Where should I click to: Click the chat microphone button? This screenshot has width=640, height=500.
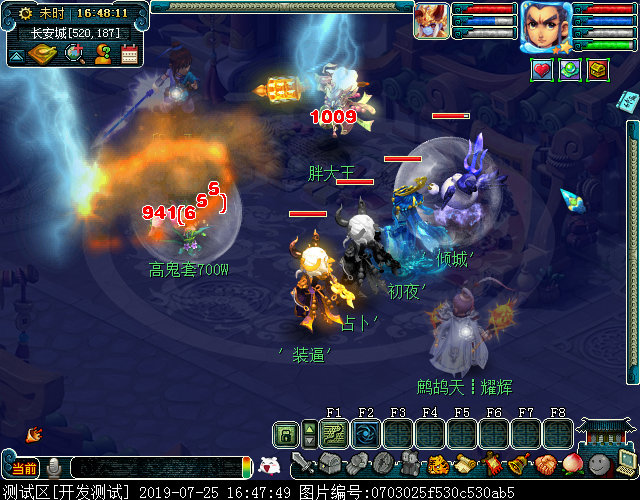point(54,468)
